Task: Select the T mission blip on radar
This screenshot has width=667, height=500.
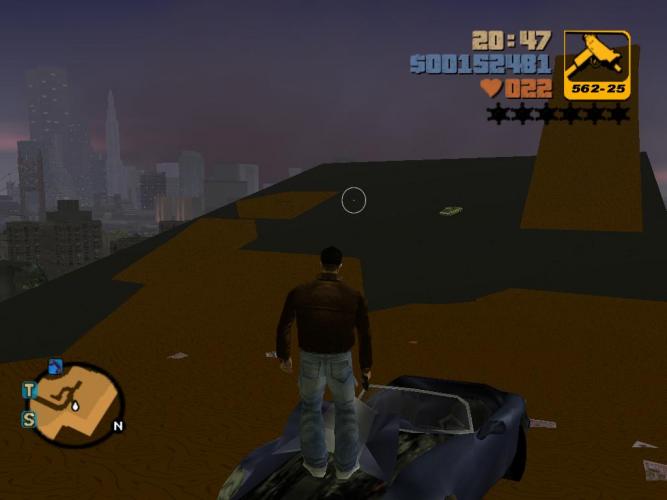Action: (30, 390)
